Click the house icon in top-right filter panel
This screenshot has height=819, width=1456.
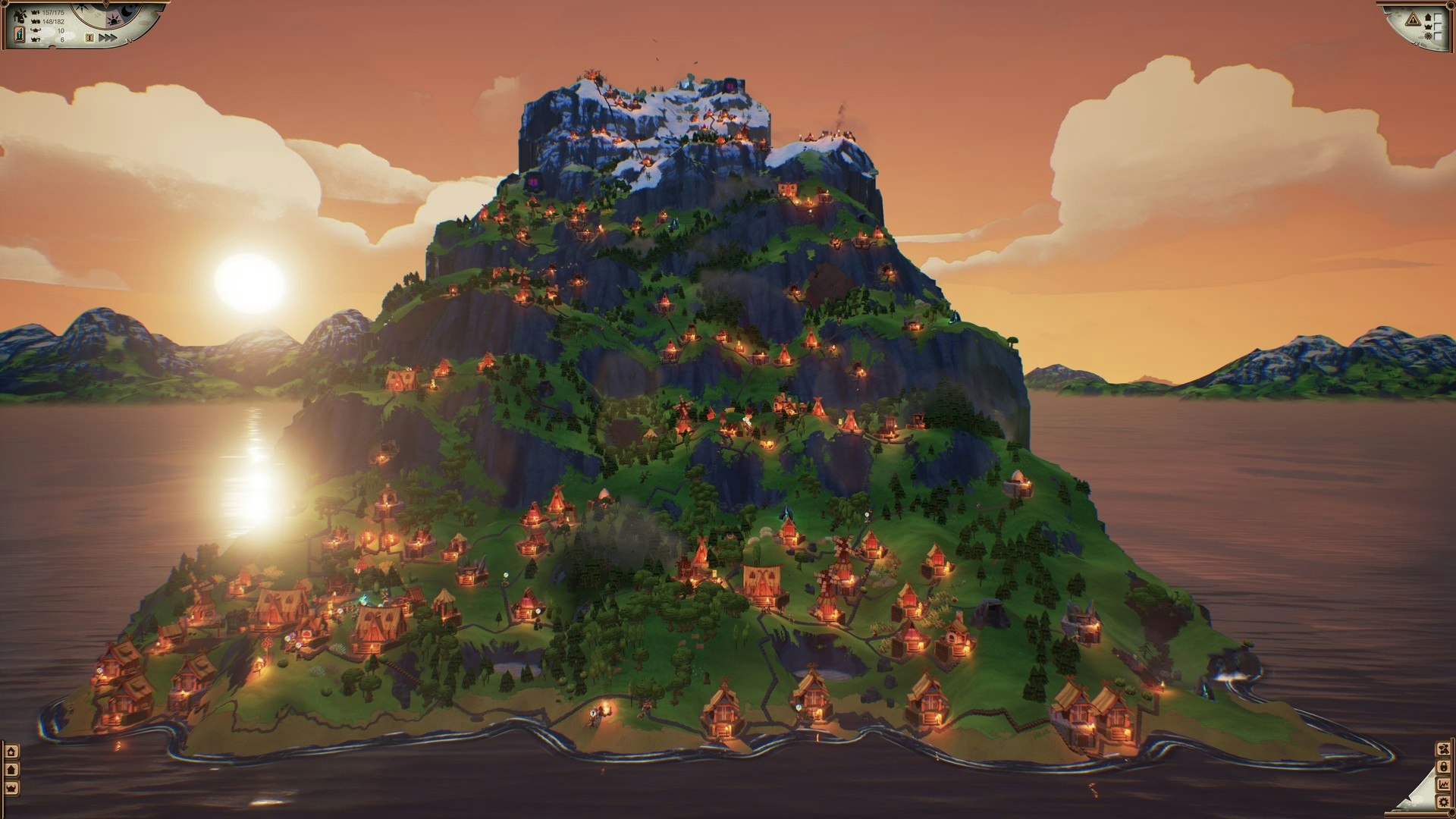click(1429, 17)
